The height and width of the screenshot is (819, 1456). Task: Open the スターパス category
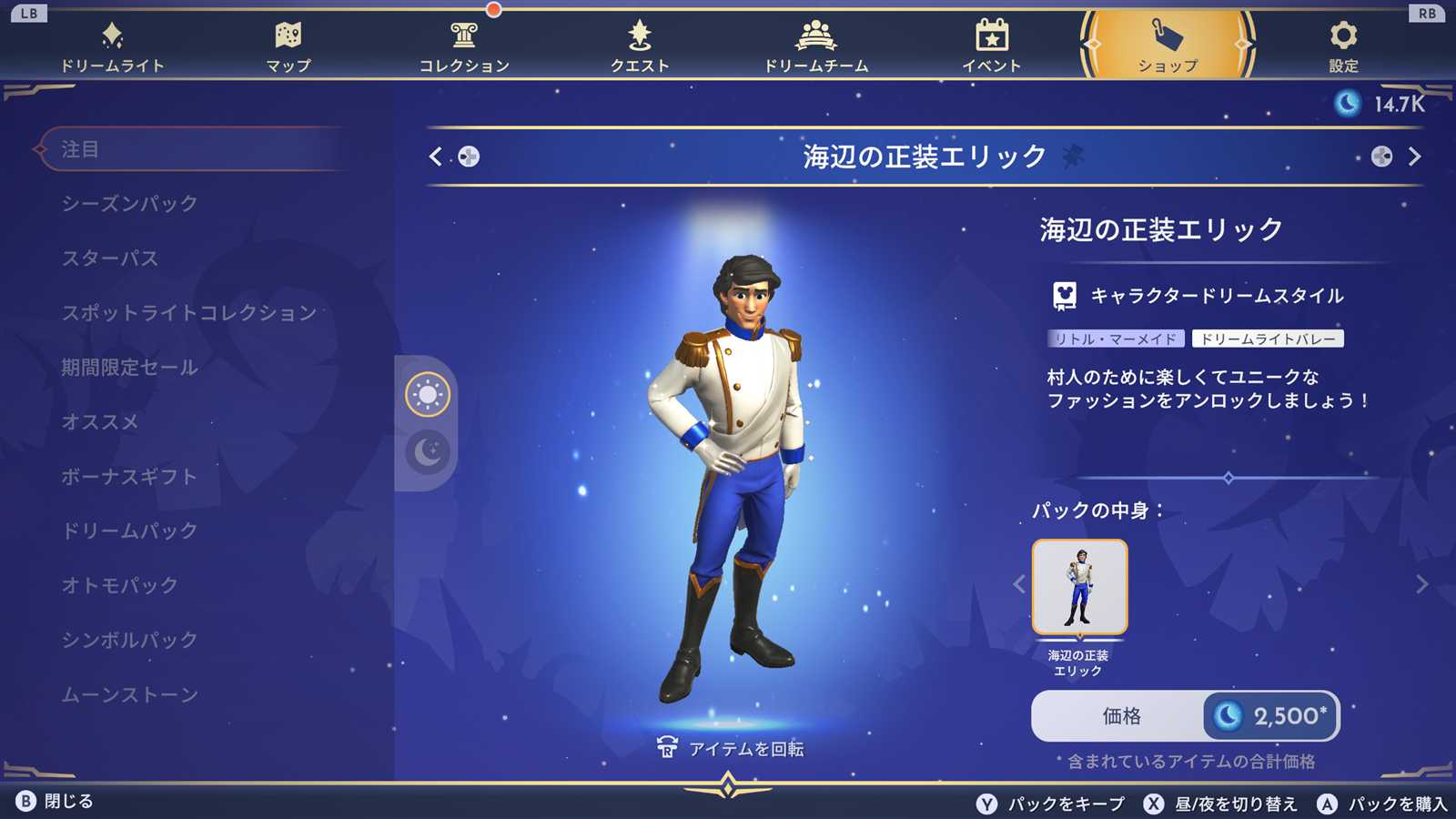point(110,258)
